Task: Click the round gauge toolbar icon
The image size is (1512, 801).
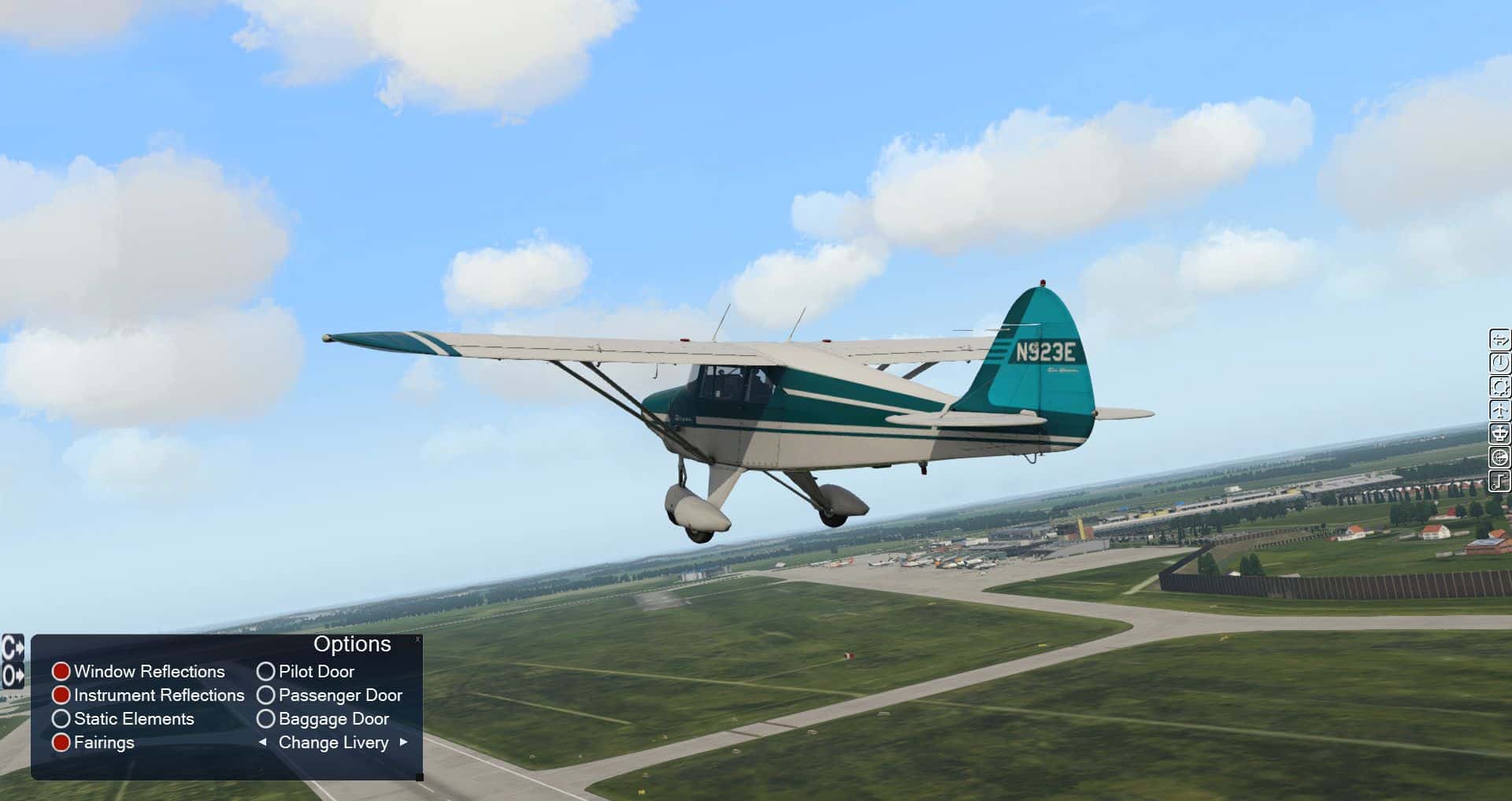Action: coord(1500,458)
